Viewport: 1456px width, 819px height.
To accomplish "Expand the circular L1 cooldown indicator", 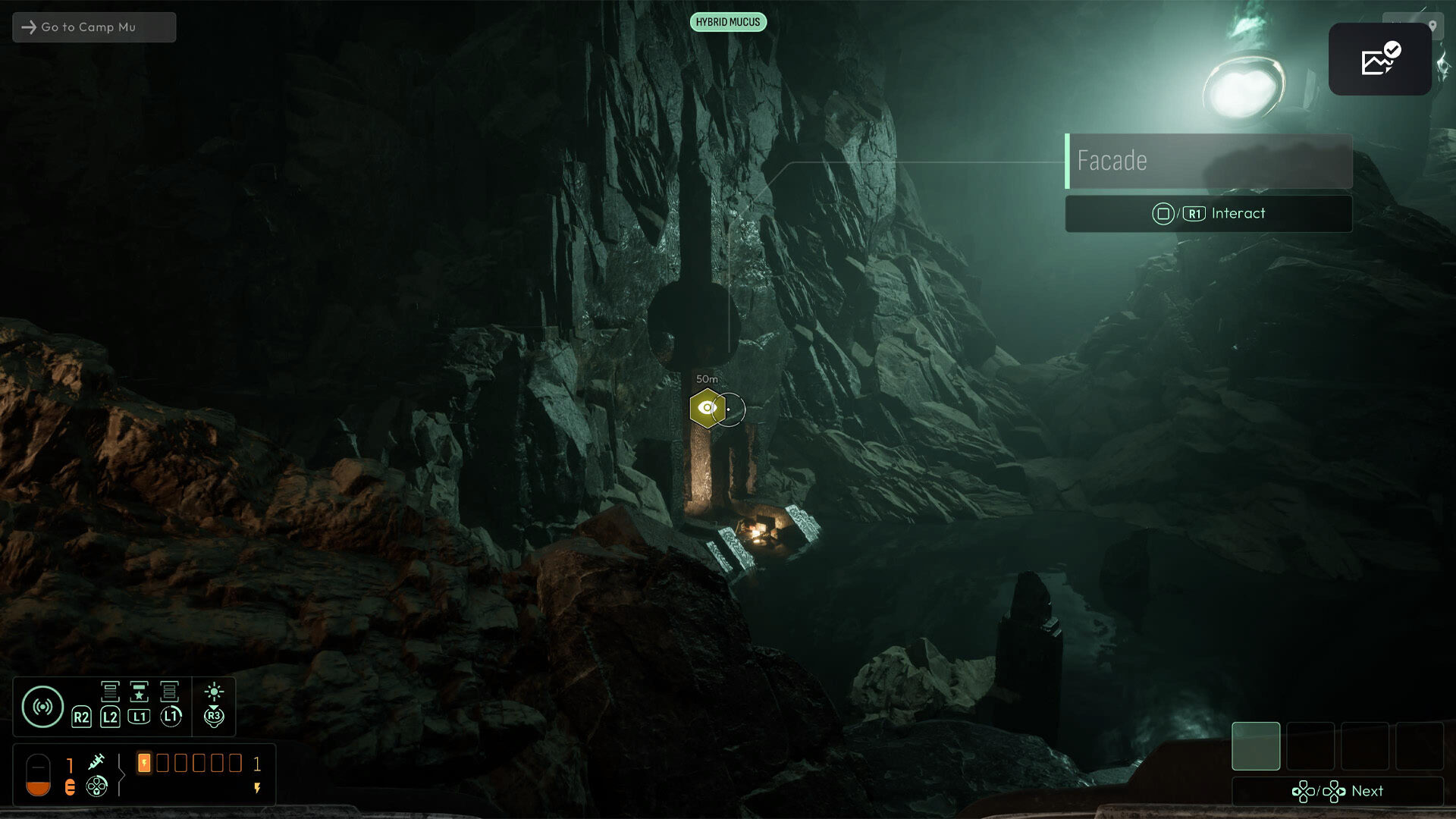I will tap(172, 717).
